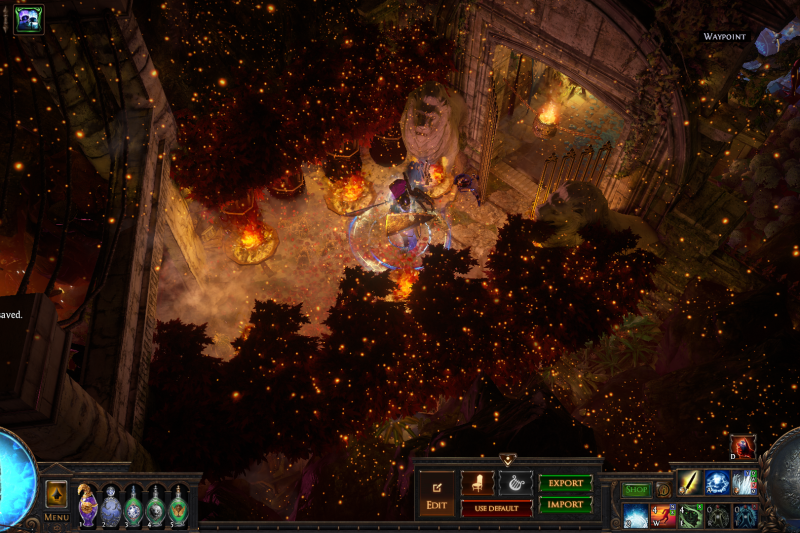Select the golden sword attack skill
800x533 pixels.
689,483
